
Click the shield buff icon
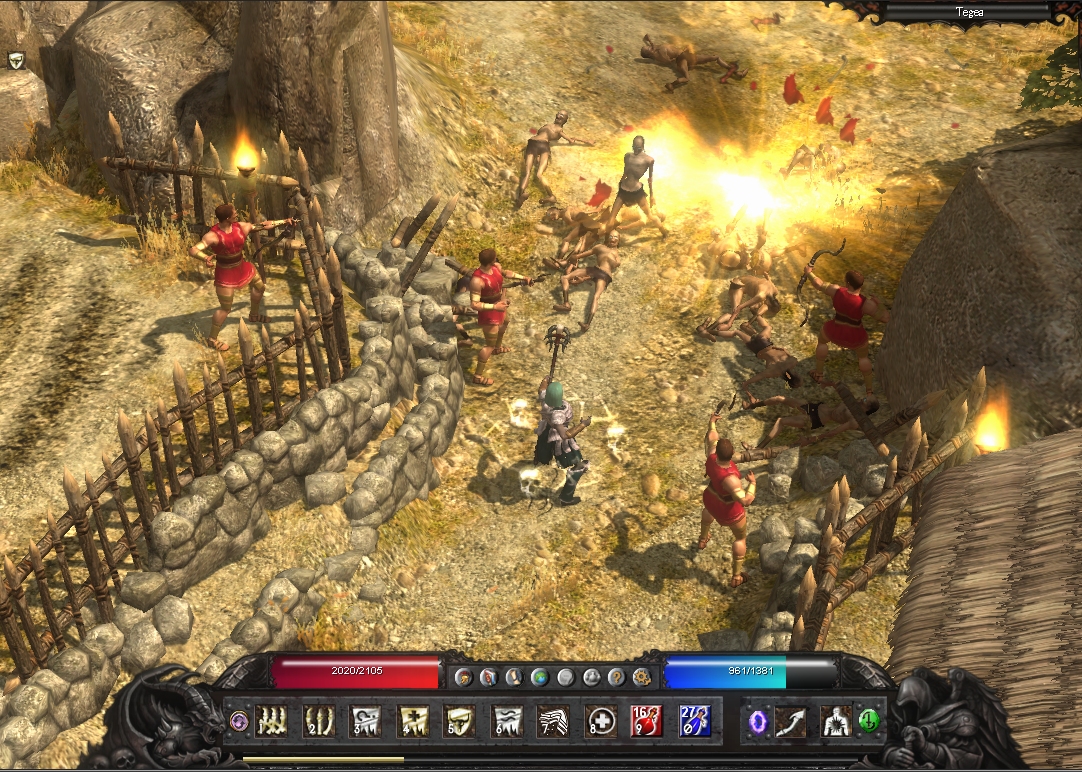16,60
